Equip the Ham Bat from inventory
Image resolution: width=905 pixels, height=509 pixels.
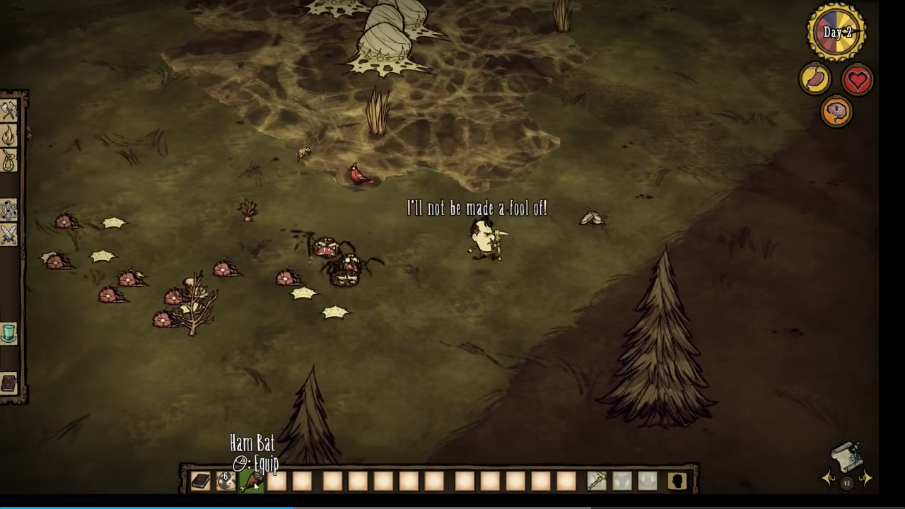point(251,481)
